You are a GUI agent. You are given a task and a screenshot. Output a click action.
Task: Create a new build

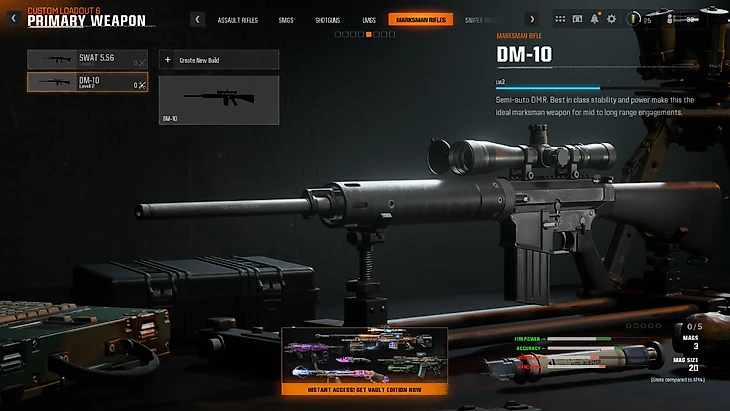[218, 60]
